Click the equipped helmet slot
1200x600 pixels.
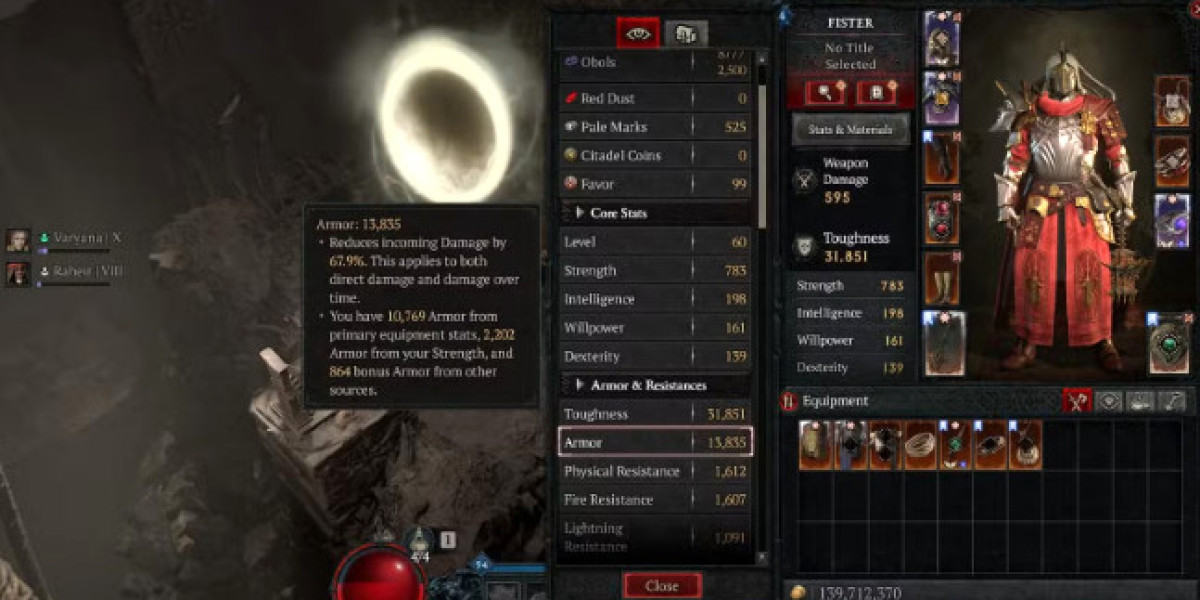[941, 38]
